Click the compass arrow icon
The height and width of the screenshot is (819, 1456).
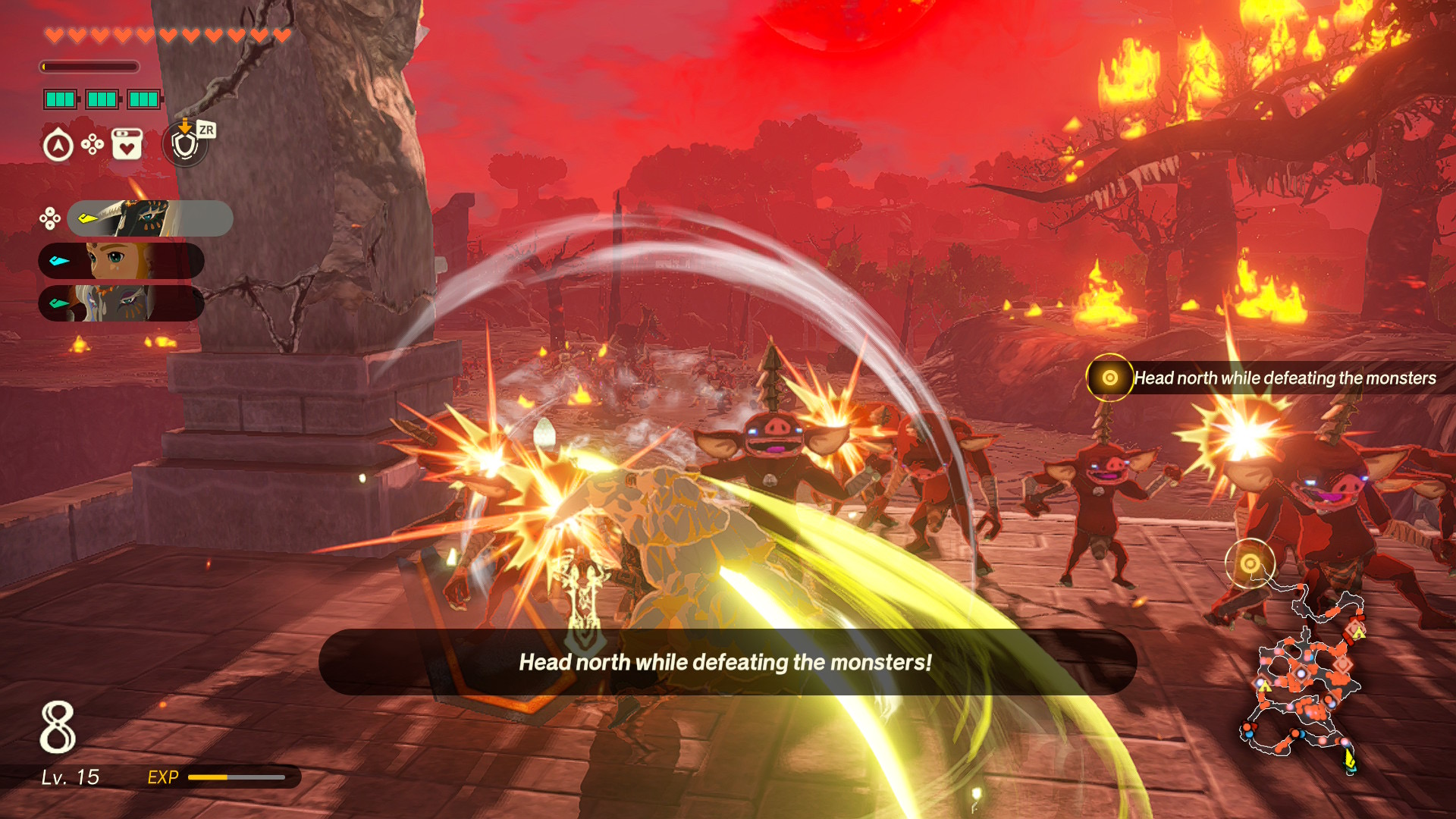(x=58, y=146)
